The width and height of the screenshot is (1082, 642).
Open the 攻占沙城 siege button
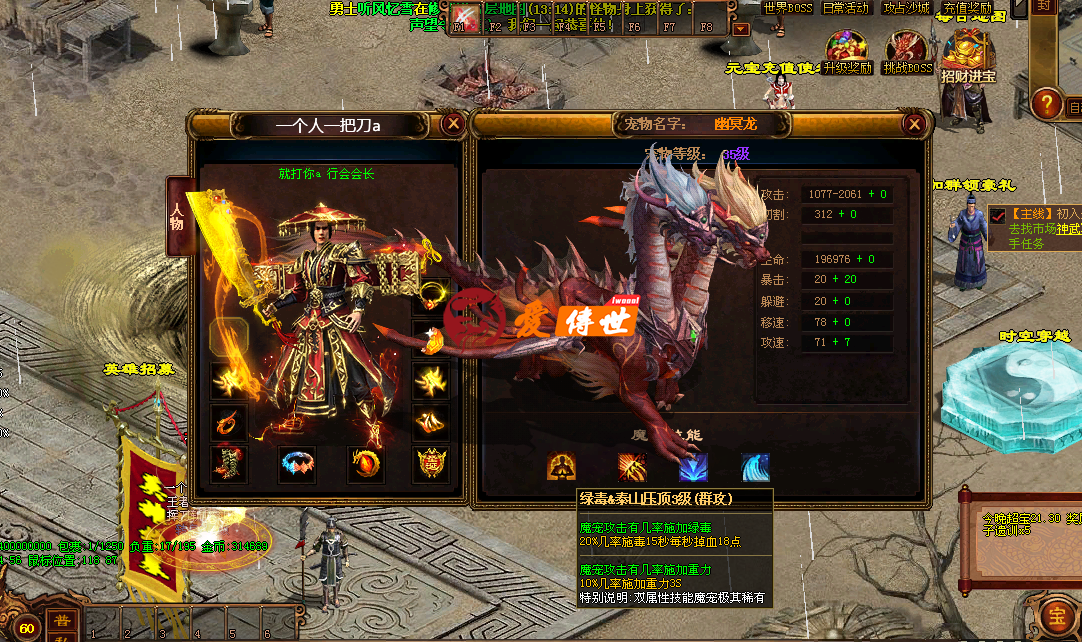tap(906, 8)
